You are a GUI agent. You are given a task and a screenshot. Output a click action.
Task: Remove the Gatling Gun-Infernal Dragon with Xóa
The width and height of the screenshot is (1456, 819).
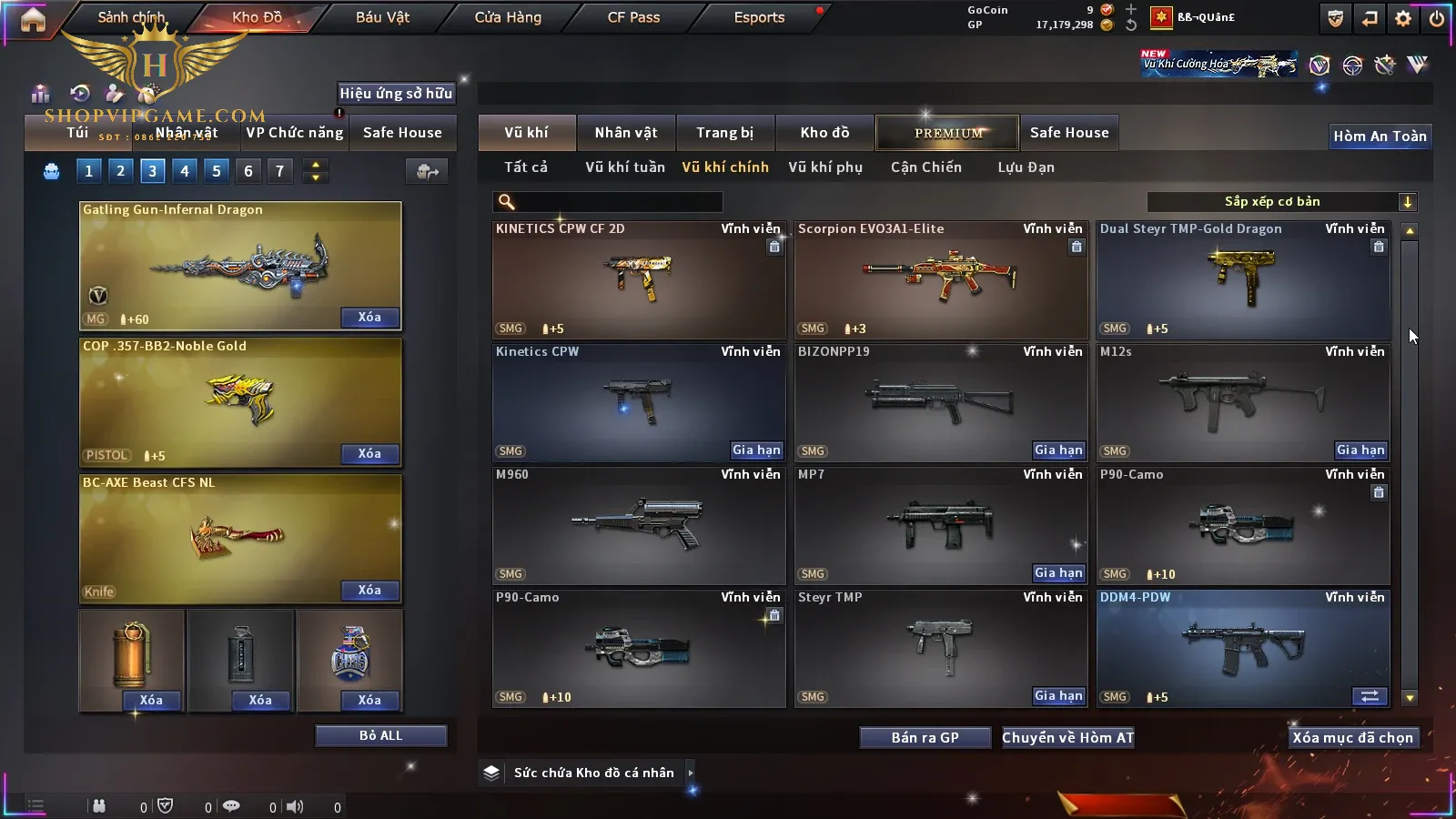click(369, 318)
